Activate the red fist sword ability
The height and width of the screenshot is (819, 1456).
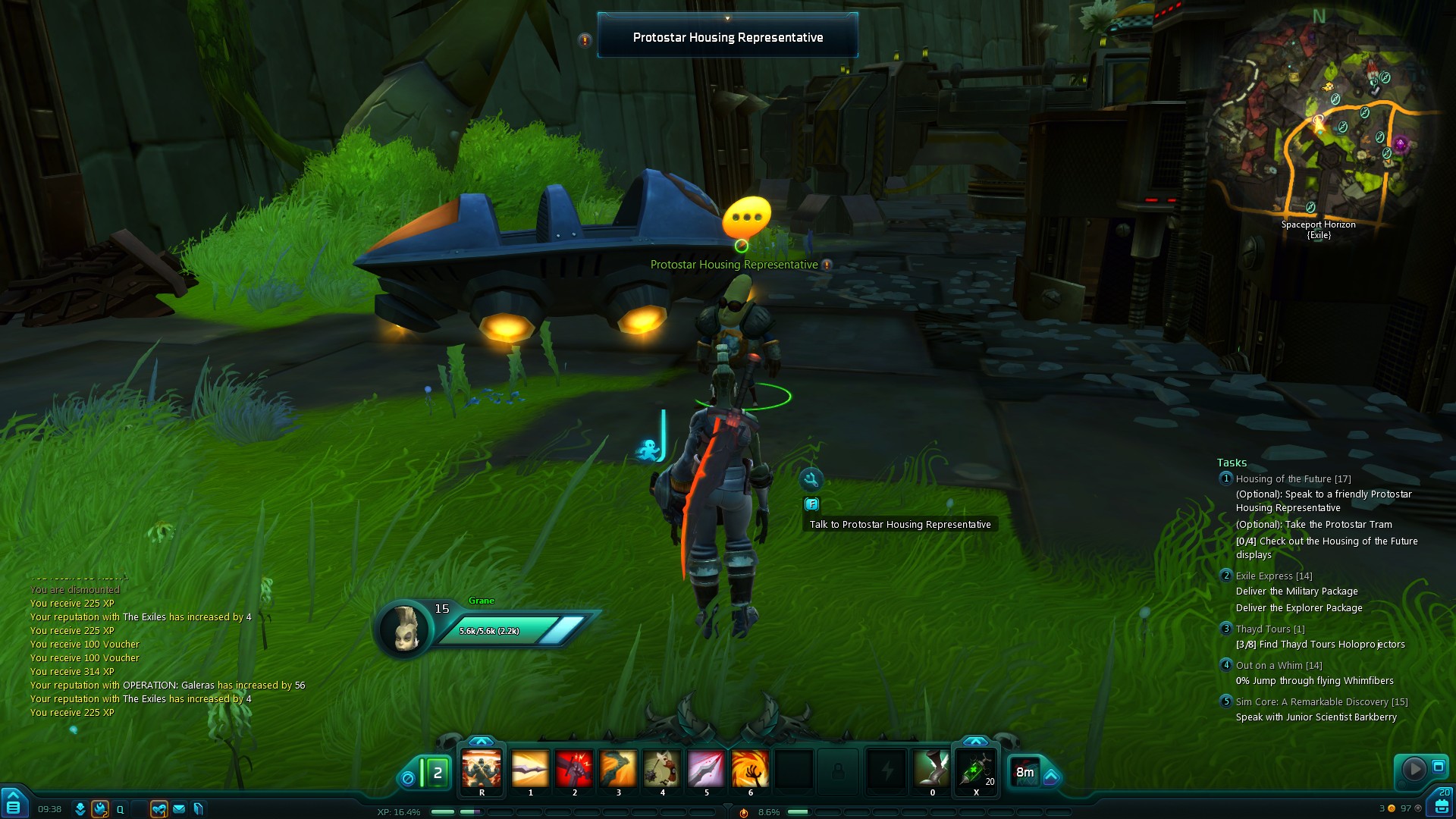click(574, 769)
